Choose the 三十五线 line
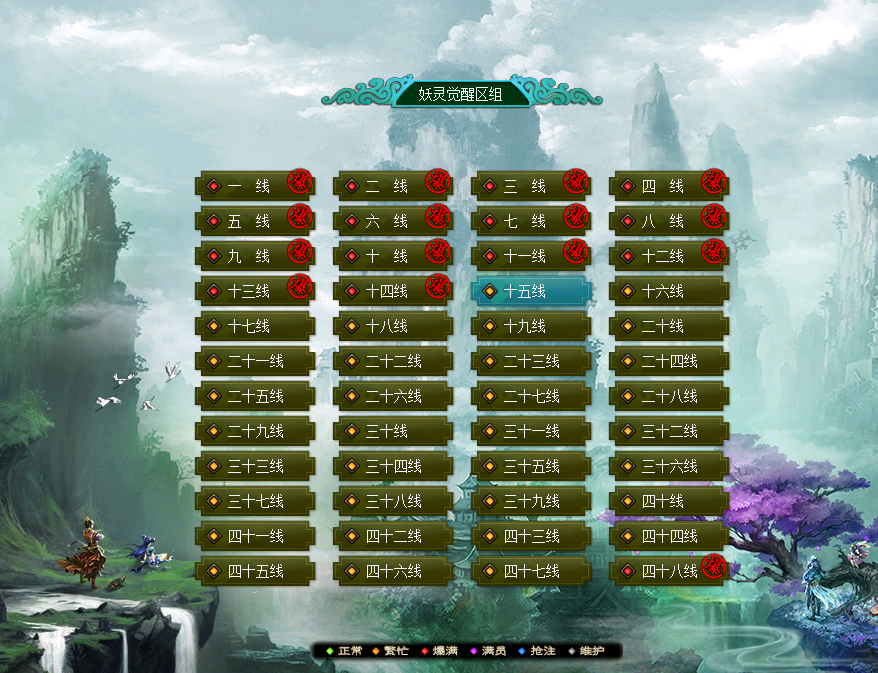Viewport: 878px width, 673px height. [x=530, y=466]
